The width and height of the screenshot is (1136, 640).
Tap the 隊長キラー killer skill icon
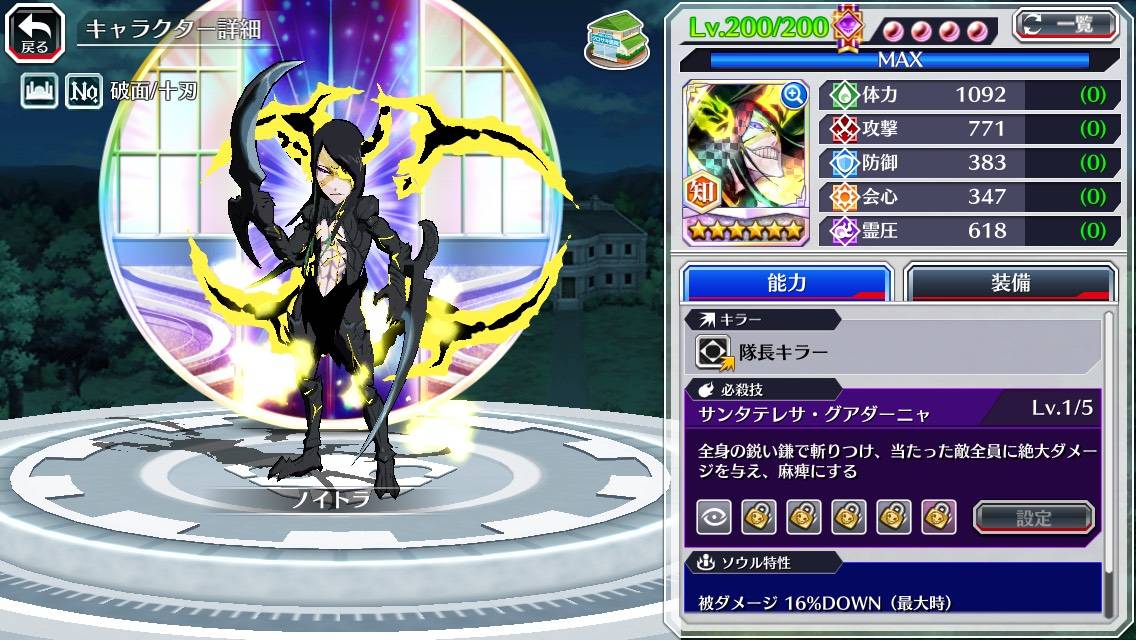[713, 352]
